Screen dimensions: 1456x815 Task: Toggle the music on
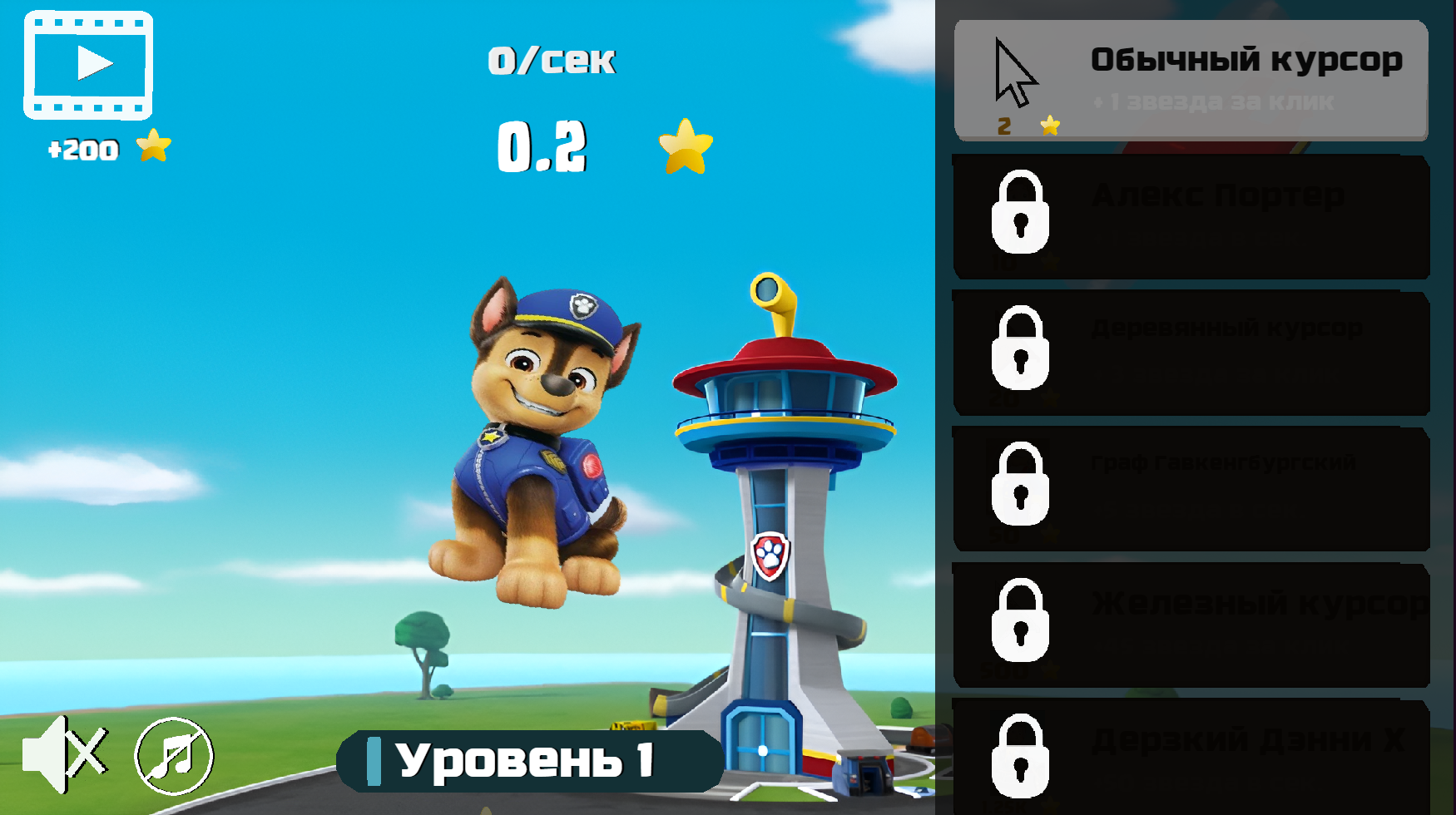tap(171, 757)
